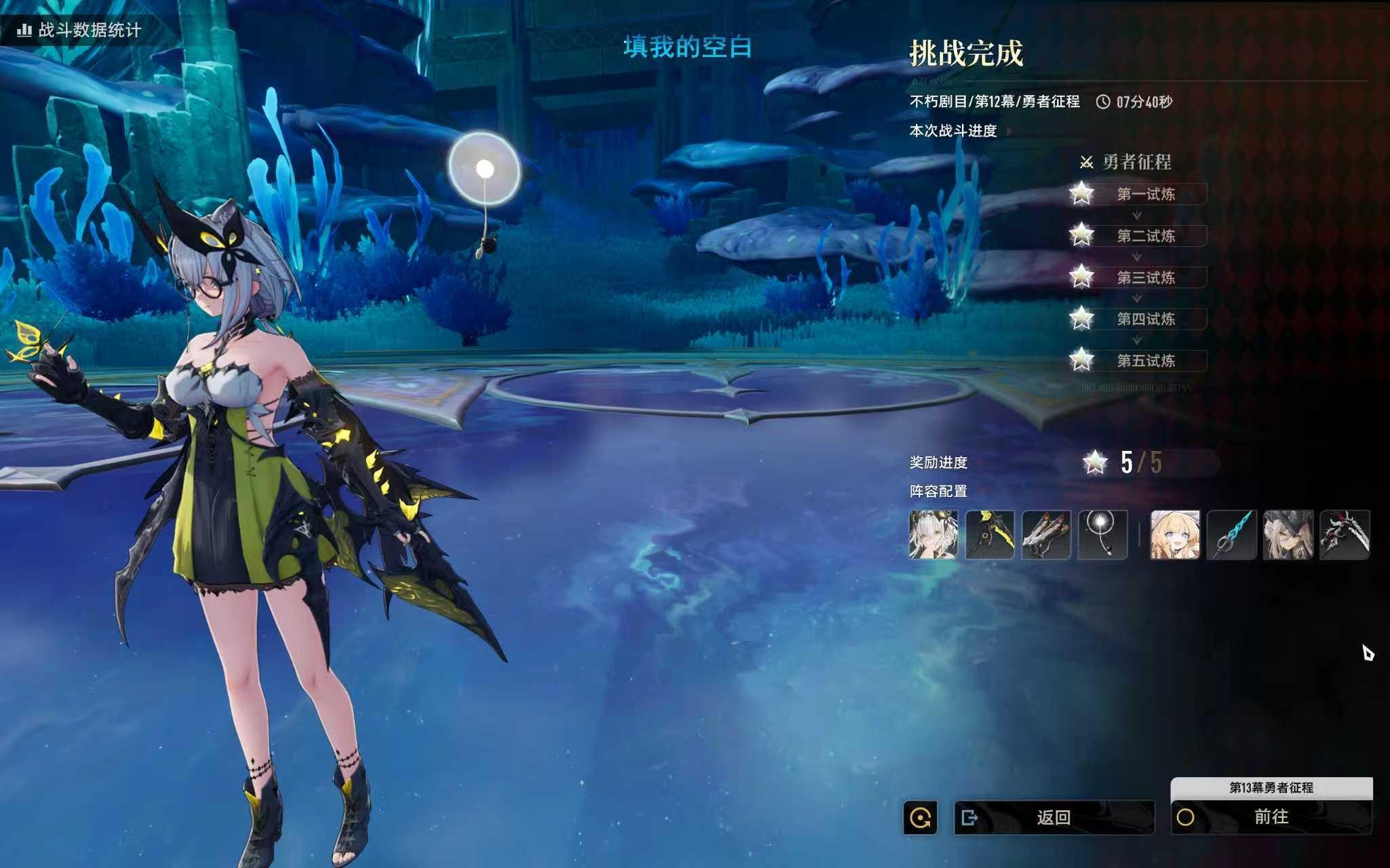View the hat-wearing character portrait
Screen dimensions: 1390x868
(x=1288, y=535)
